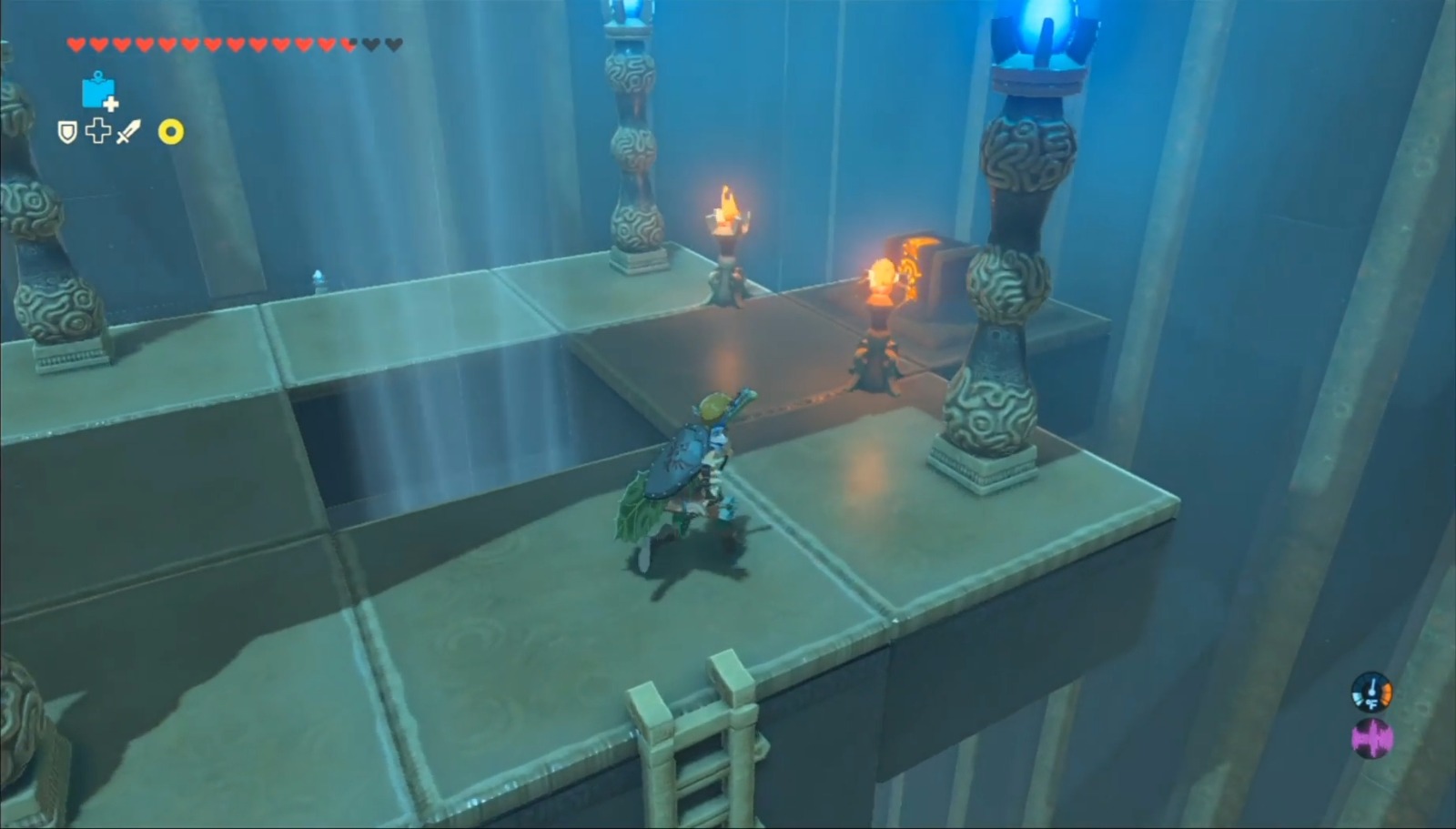
Task: Click the first red heart in the health bar
Action: 77,44
